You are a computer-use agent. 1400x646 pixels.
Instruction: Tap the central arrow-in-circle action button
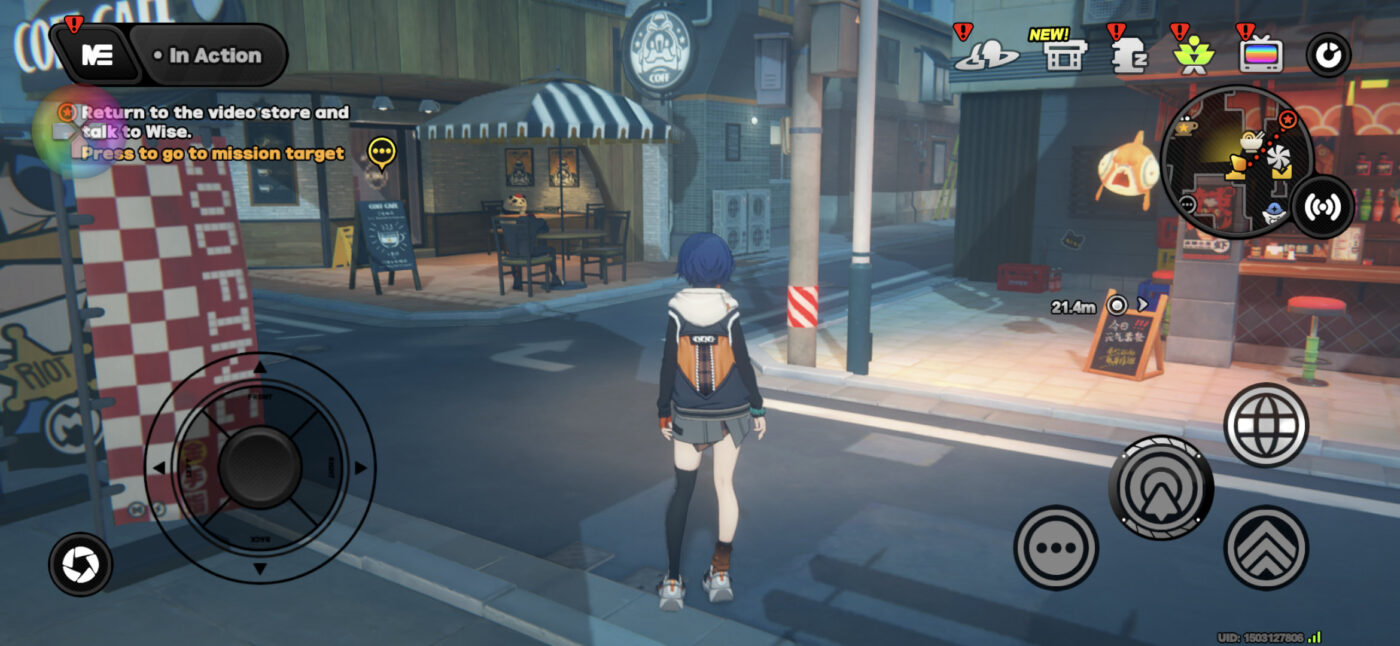point(1161,487)
